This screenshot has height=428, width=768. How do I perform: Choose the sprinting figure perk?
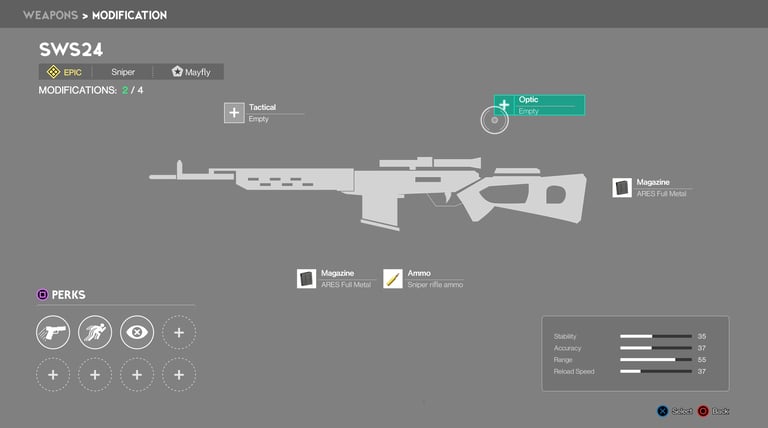point(95,332)
